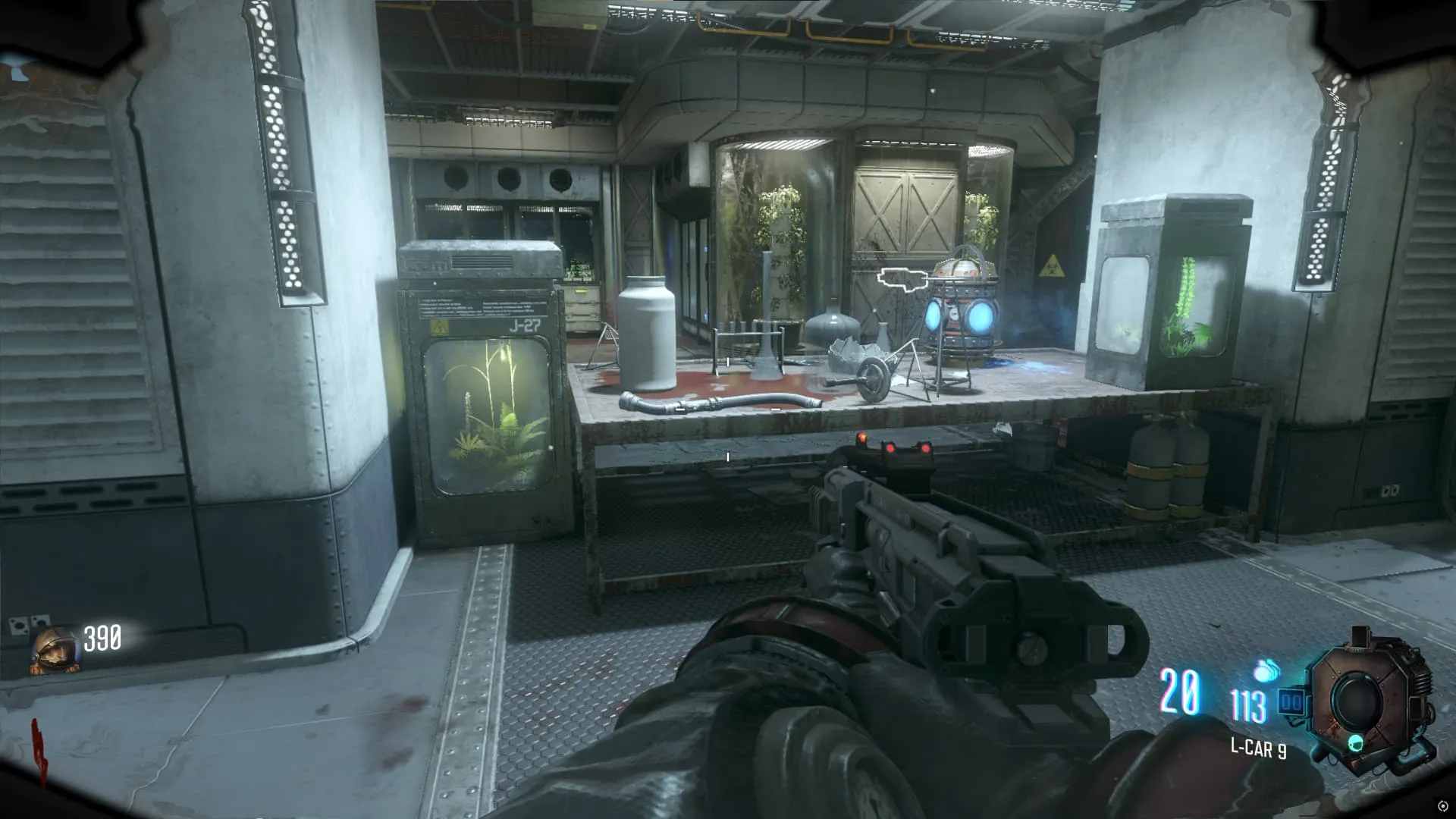
Task: Click the L-CAR 9 weapon name
Action: [1258, 749]
